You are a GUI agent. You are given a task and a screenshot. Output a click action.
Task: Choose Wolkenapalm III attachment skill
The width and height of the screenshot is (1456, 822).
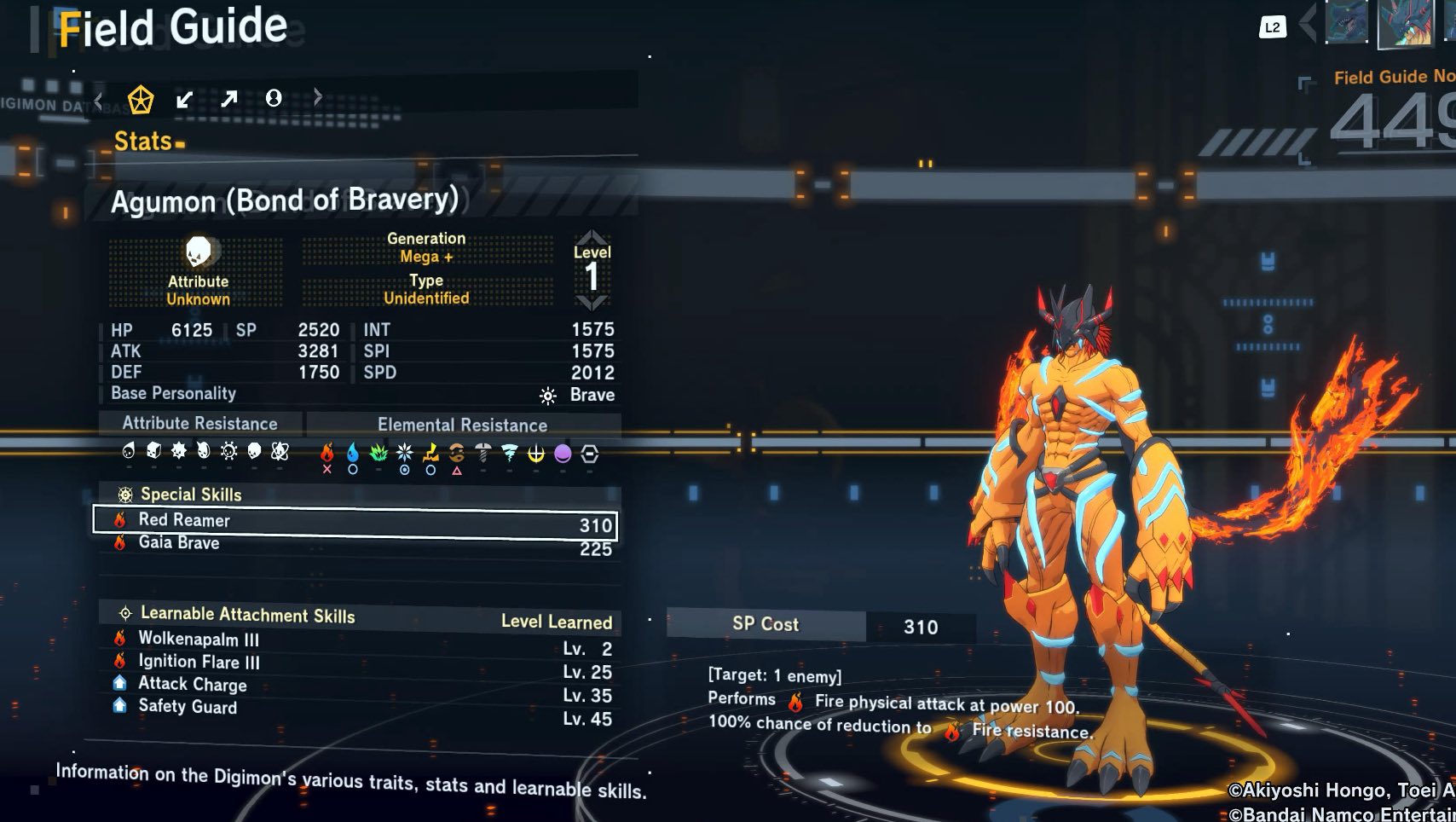[199, 640]
